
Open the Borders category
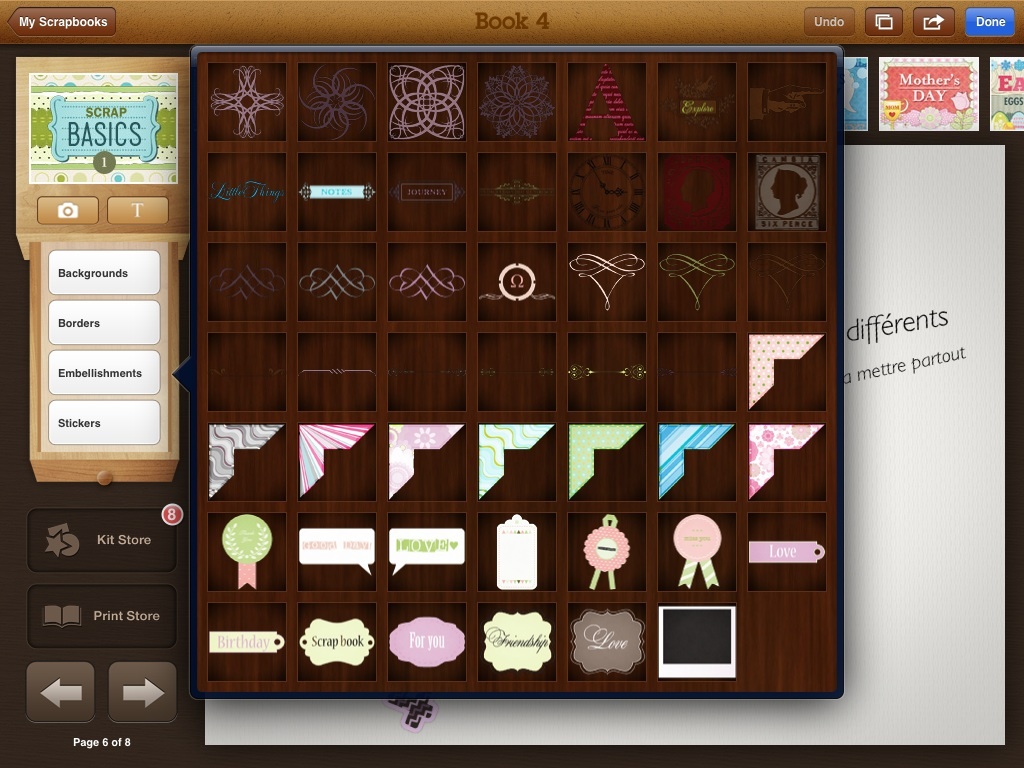104,323
